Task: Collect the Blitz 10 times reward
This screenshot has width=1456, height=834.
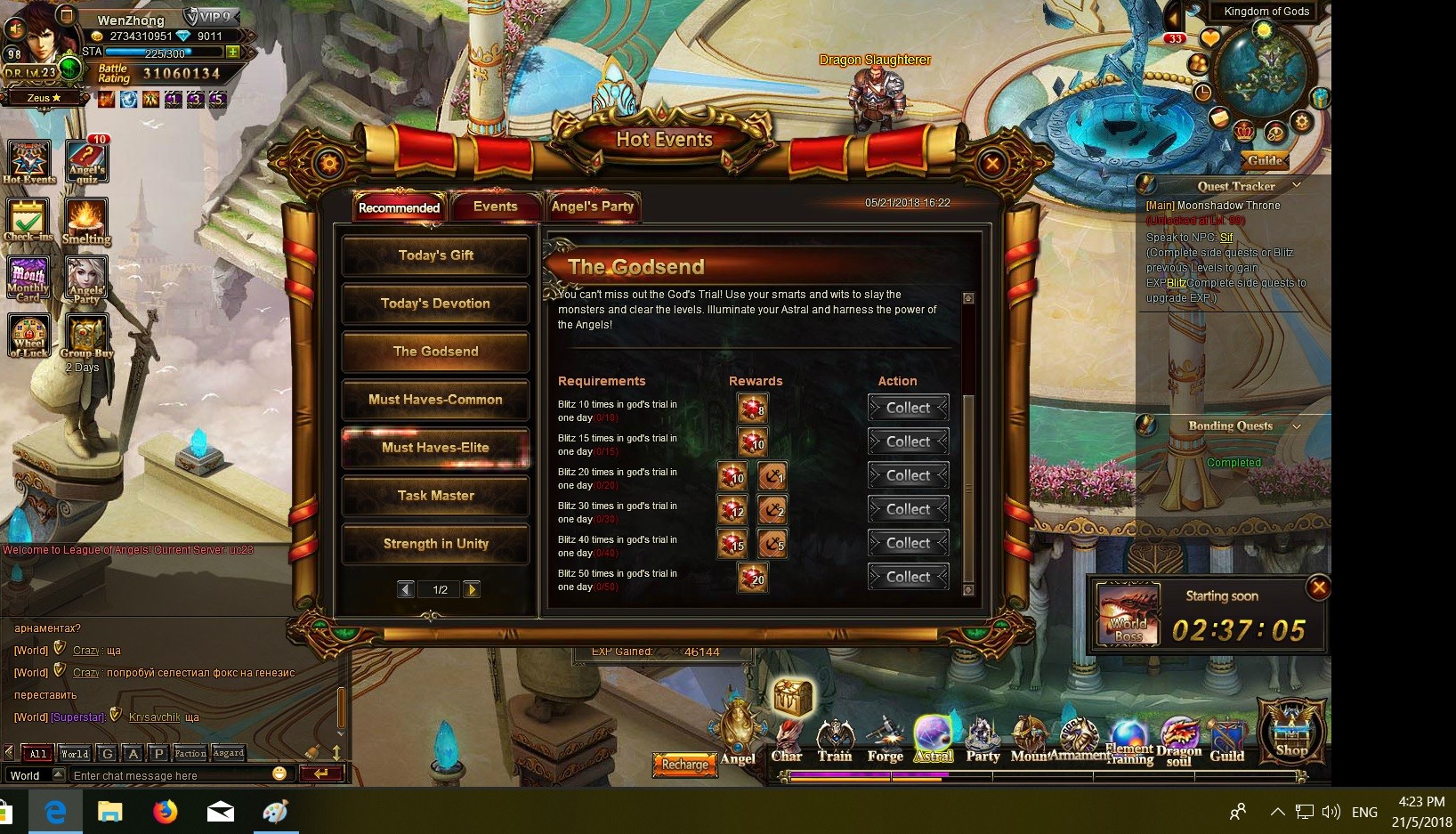Action: point(908,408)
